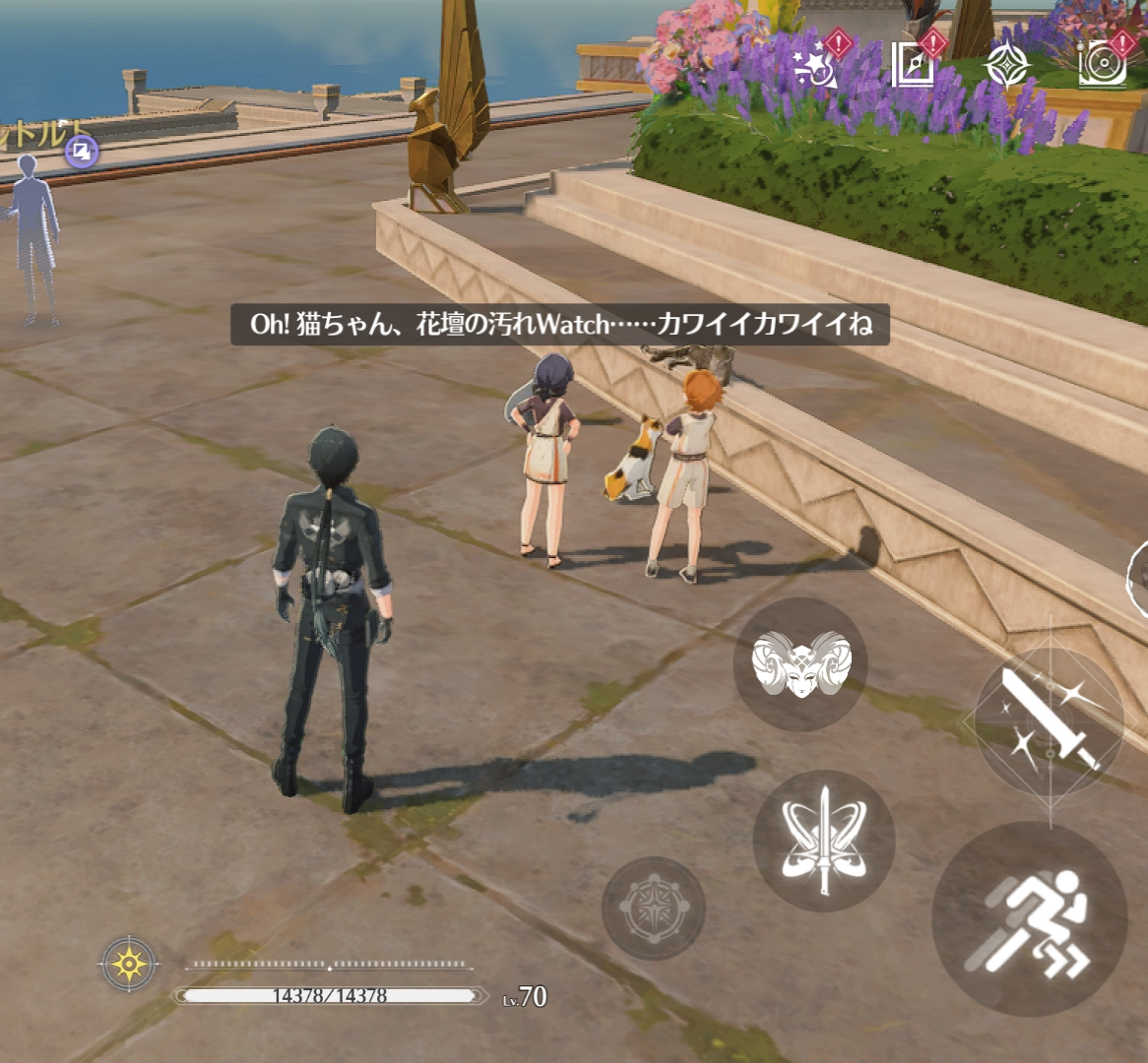
Task: Open the disc-shaped icon with red alert
Action: 1101,65
